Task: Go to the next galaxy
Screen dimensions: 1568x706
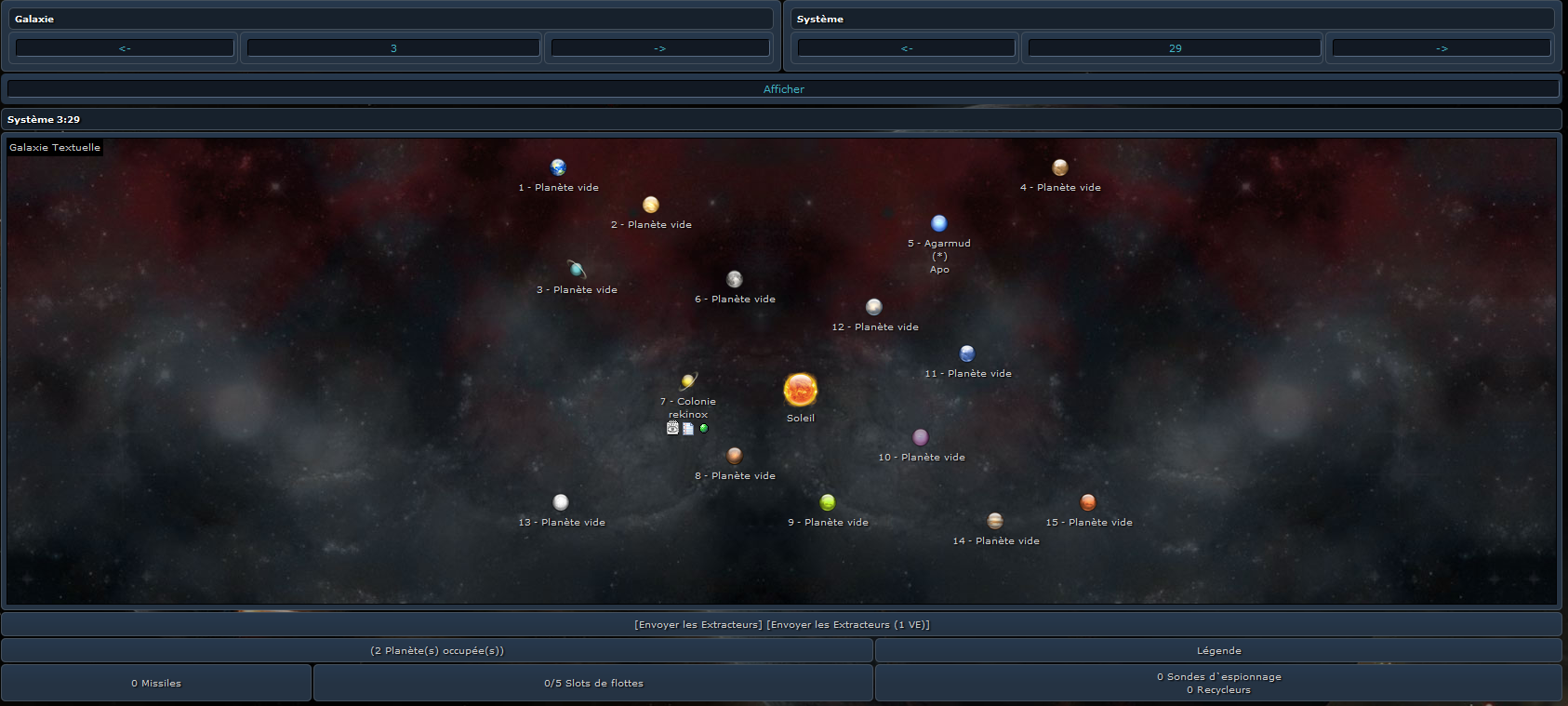Action: pyautogui.click(x=659, y=48)
